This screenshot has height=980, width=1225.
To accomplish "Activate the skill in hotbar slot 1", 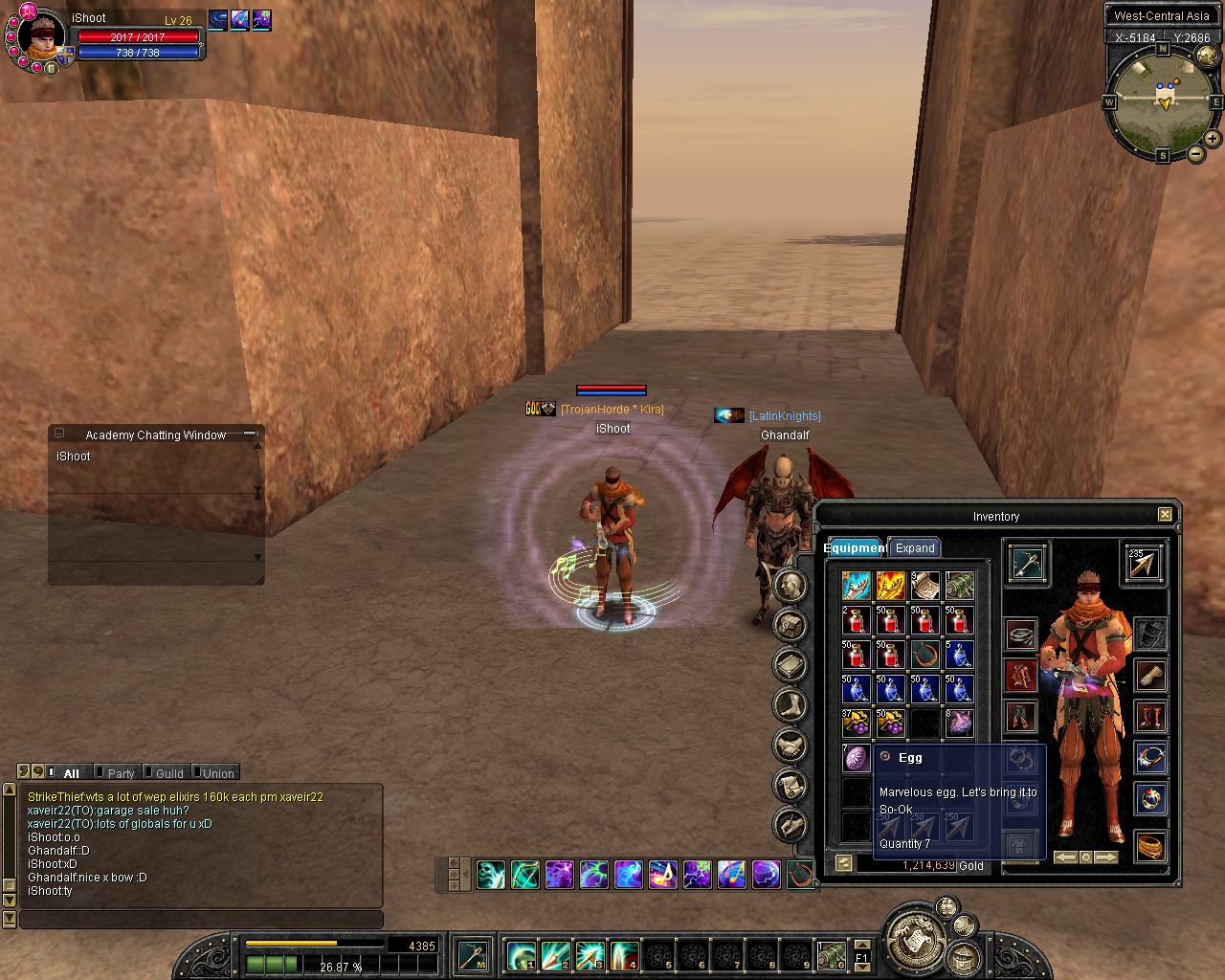I will point(521,955).
